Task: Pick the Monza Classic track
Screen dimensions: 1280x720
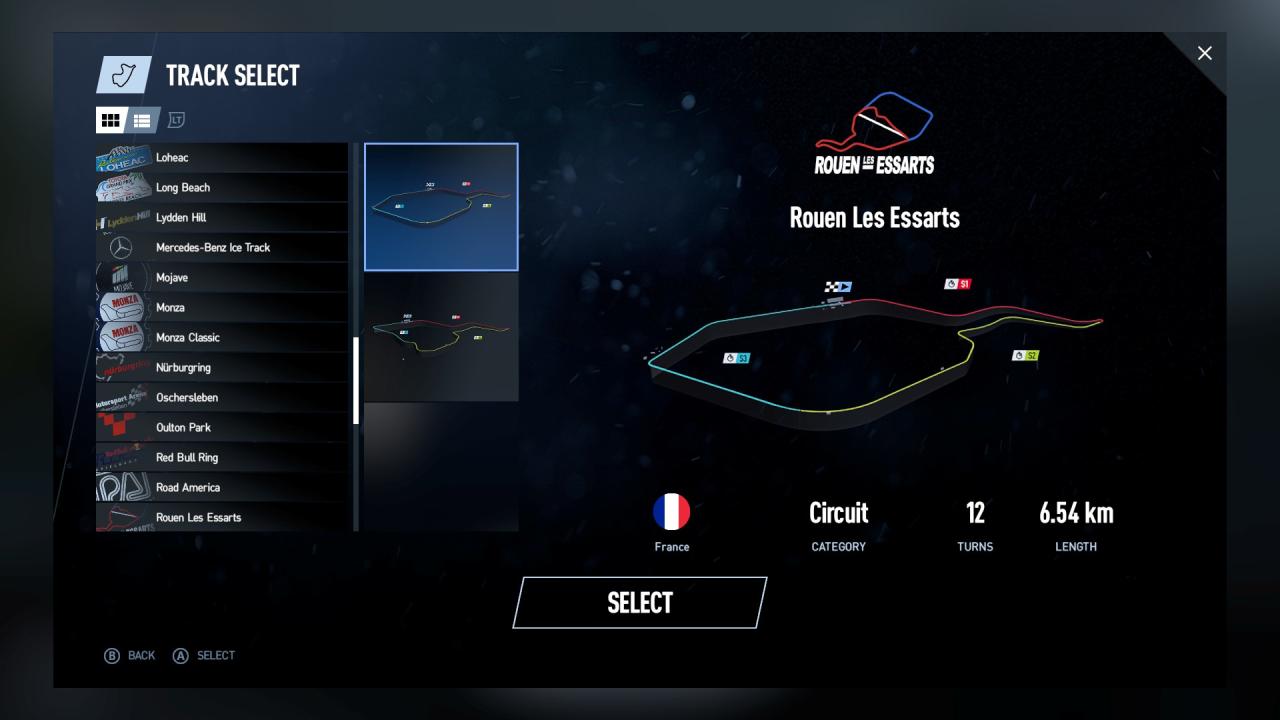Action: (222, 337)
